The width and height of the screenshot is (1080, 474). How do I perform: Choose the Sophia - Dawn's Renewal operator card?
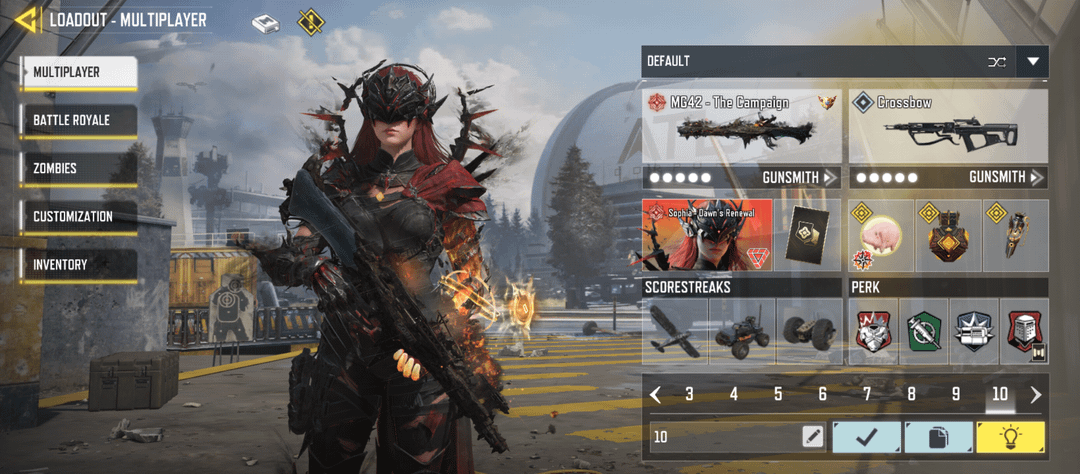(707, 235)
